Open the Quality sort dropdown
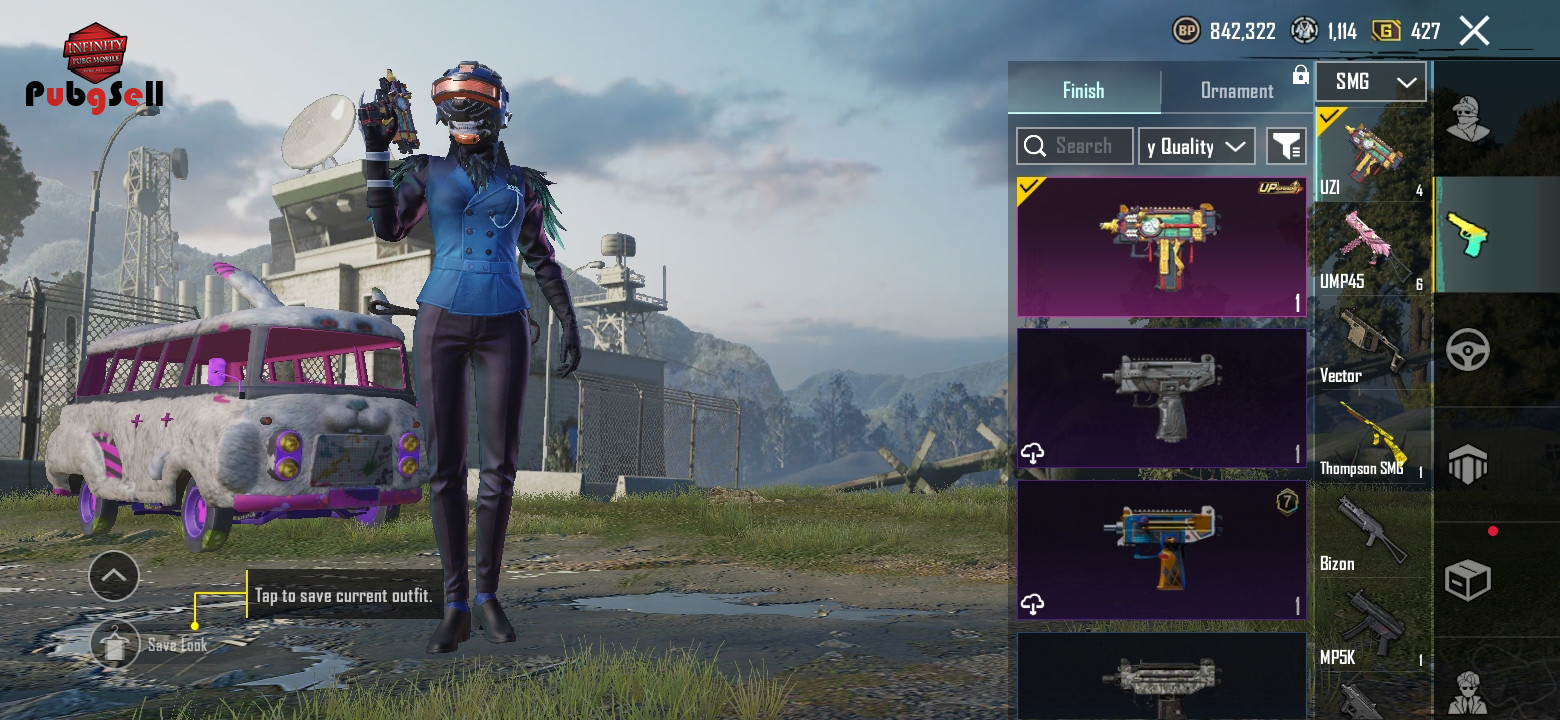 tap(1197, 146)
